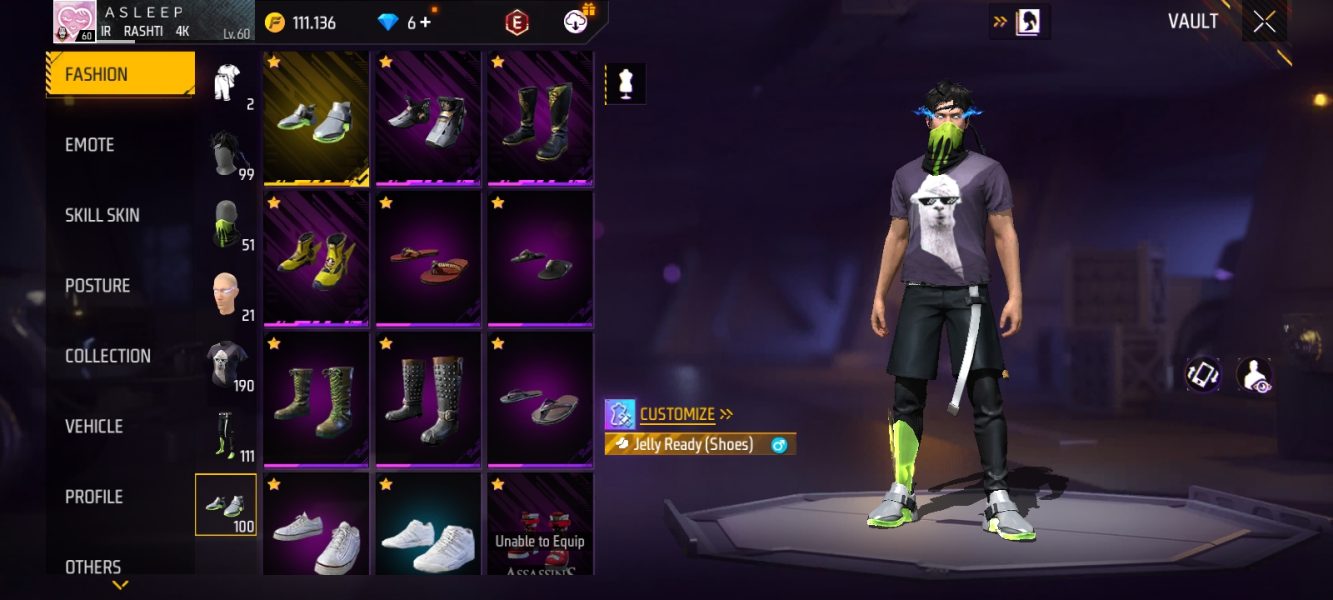Select the Posture category
This screenshot has height=600, width=1333.
pos(97,286)
